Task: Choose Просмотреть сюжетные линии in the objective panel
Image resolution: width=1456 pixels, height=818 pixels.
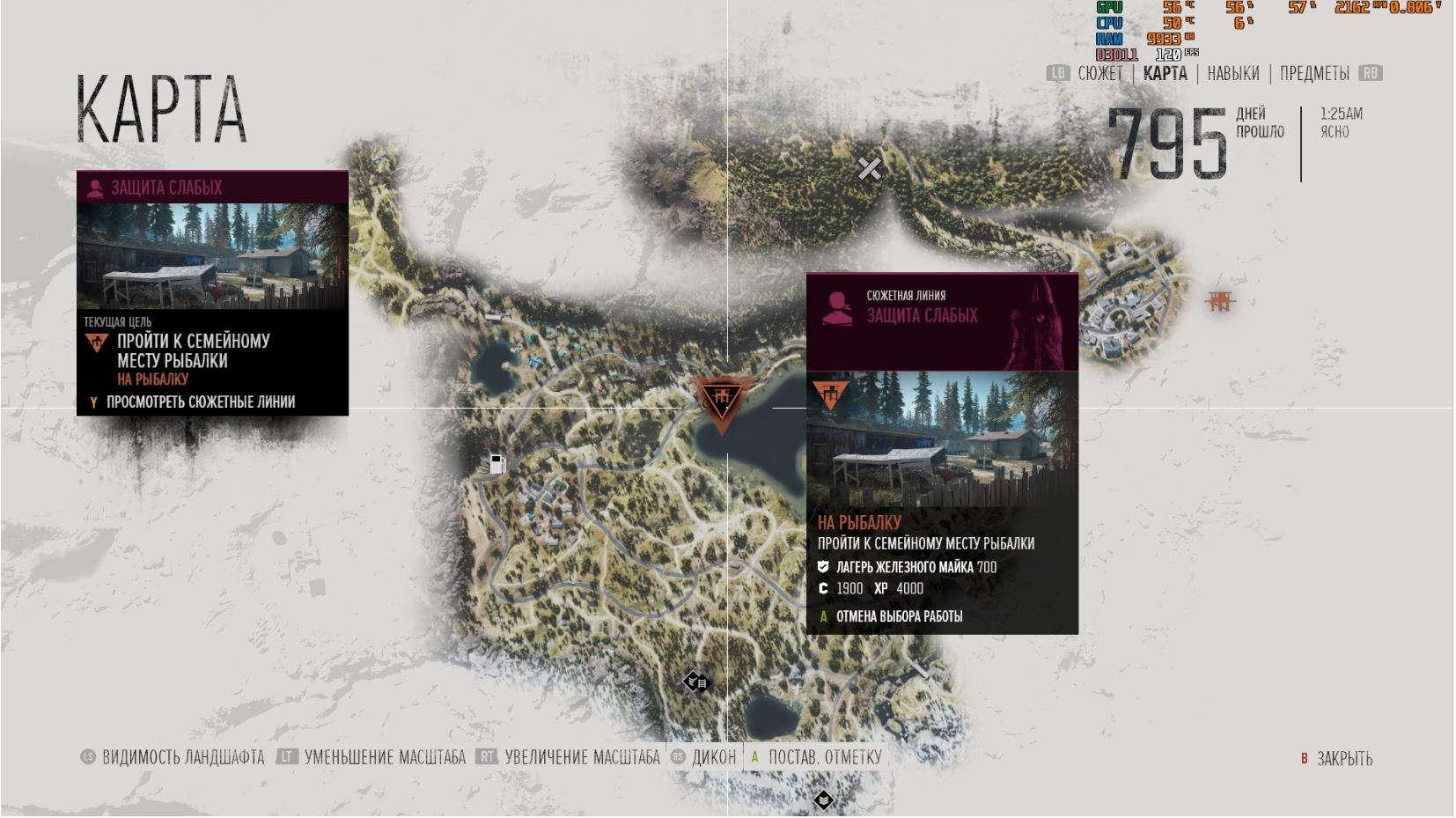Action: pos(200,402)
